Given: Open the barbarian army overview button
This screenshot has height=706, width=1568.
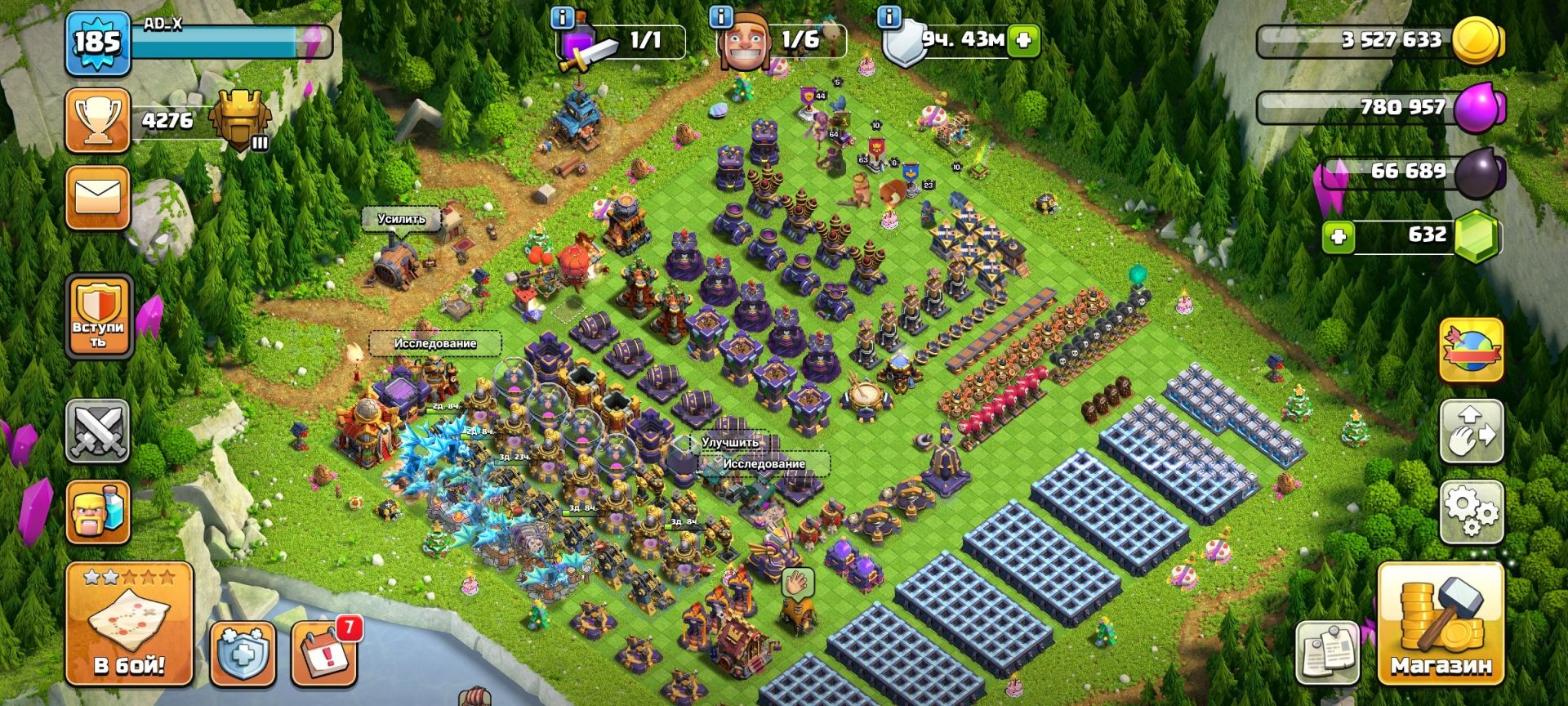Looking at the screenshot, I should point(97,512).
